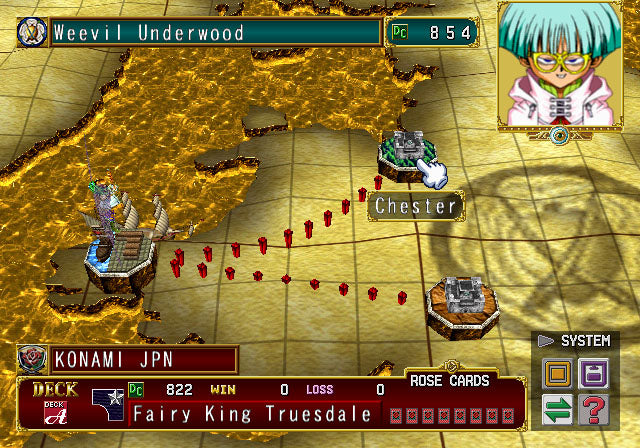Click the green swap arrows icon
The width and height of the screenshot is (640, 448).
pyautogui.click(x=557, y=409)
